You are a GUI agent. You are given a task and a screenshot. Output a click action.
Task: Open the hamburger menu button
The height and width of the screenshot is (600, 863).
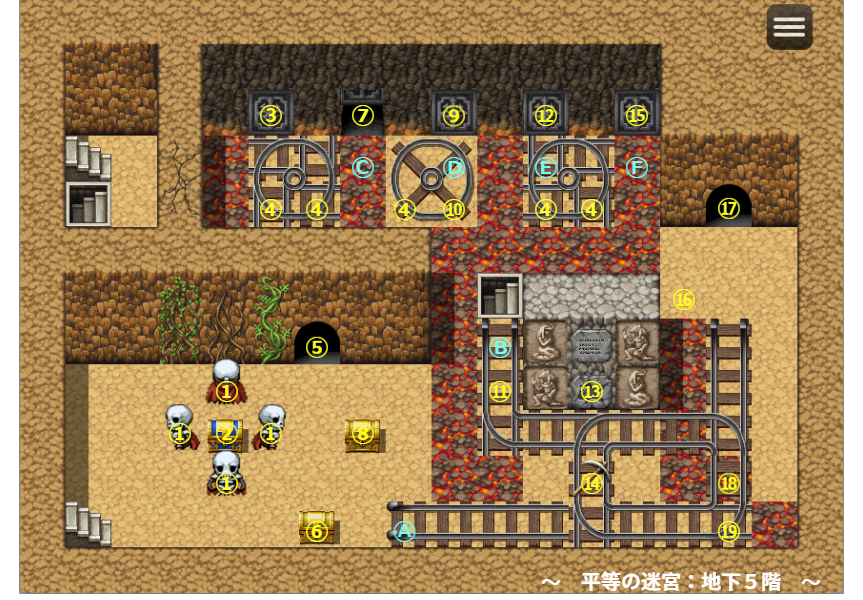click(x=789, y=27)
